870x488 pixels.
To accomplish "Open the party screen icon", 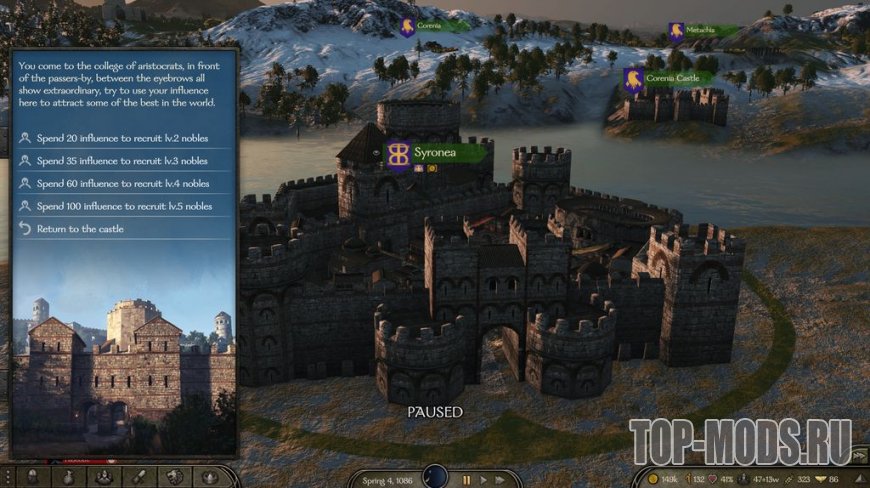I will (105, 478).
